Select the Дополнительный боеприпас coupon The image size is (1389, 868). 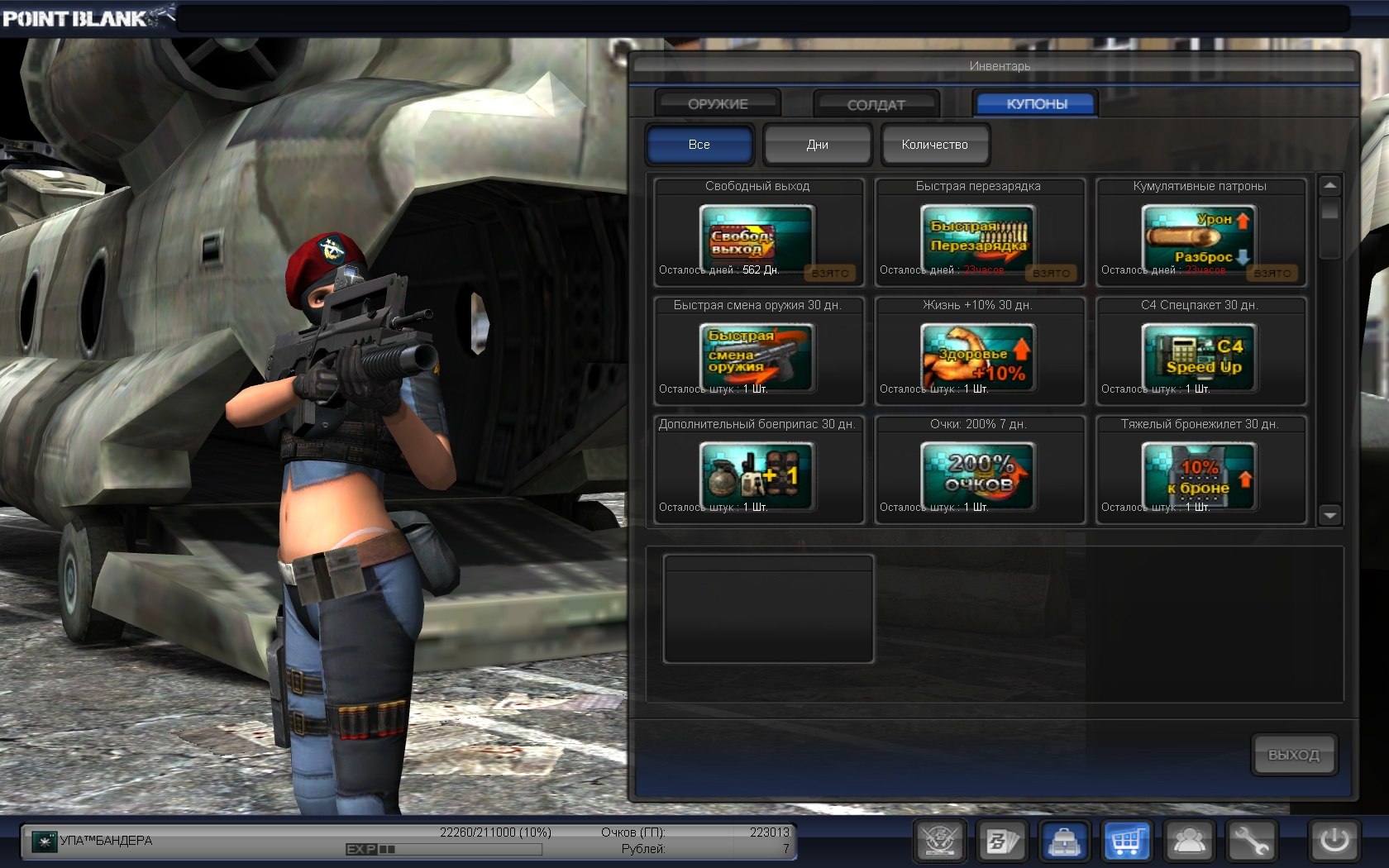coord(757,476)
